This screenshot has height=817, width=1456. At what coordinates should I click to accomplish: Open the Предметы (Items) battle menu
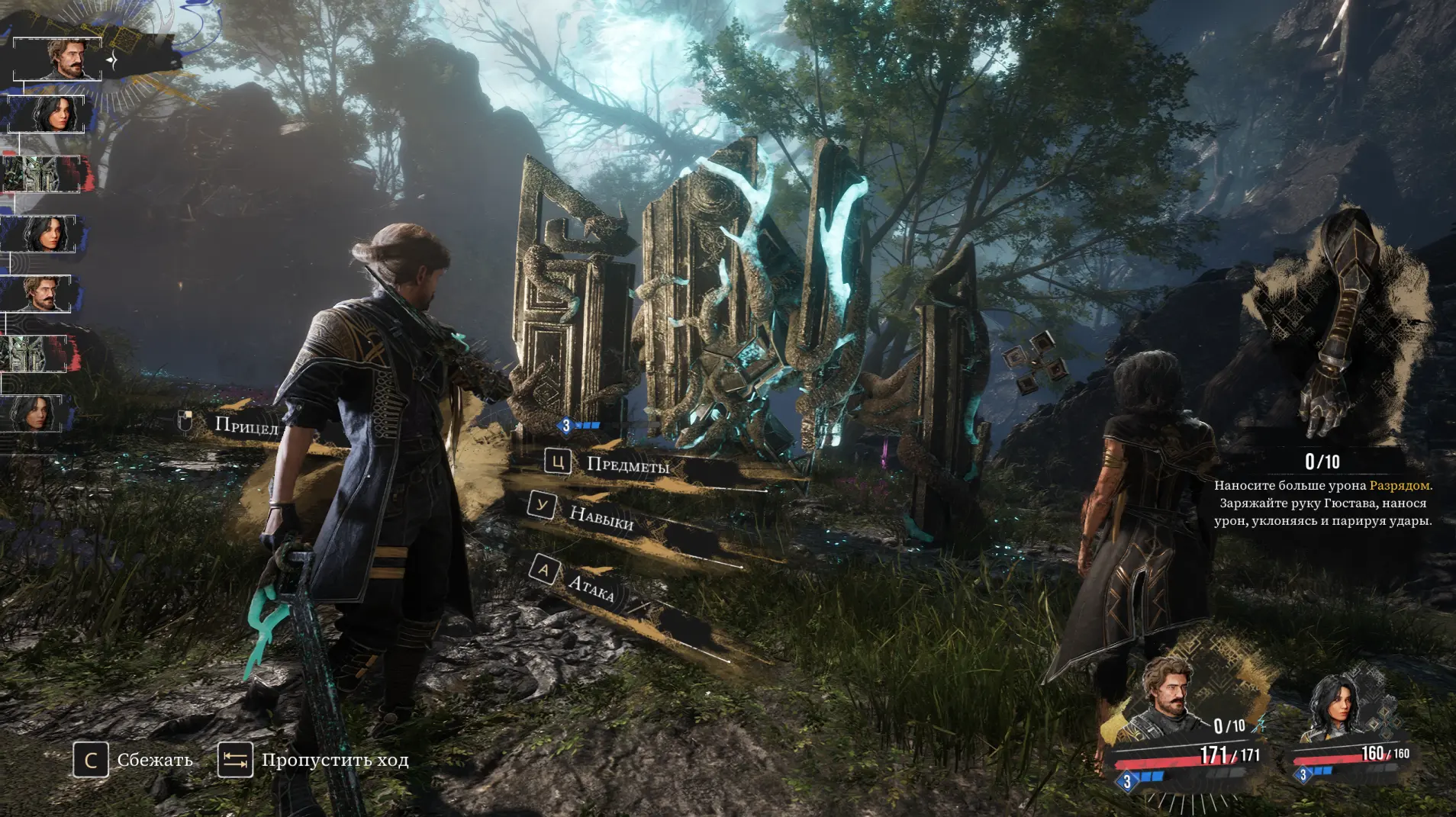coord(626,464)
